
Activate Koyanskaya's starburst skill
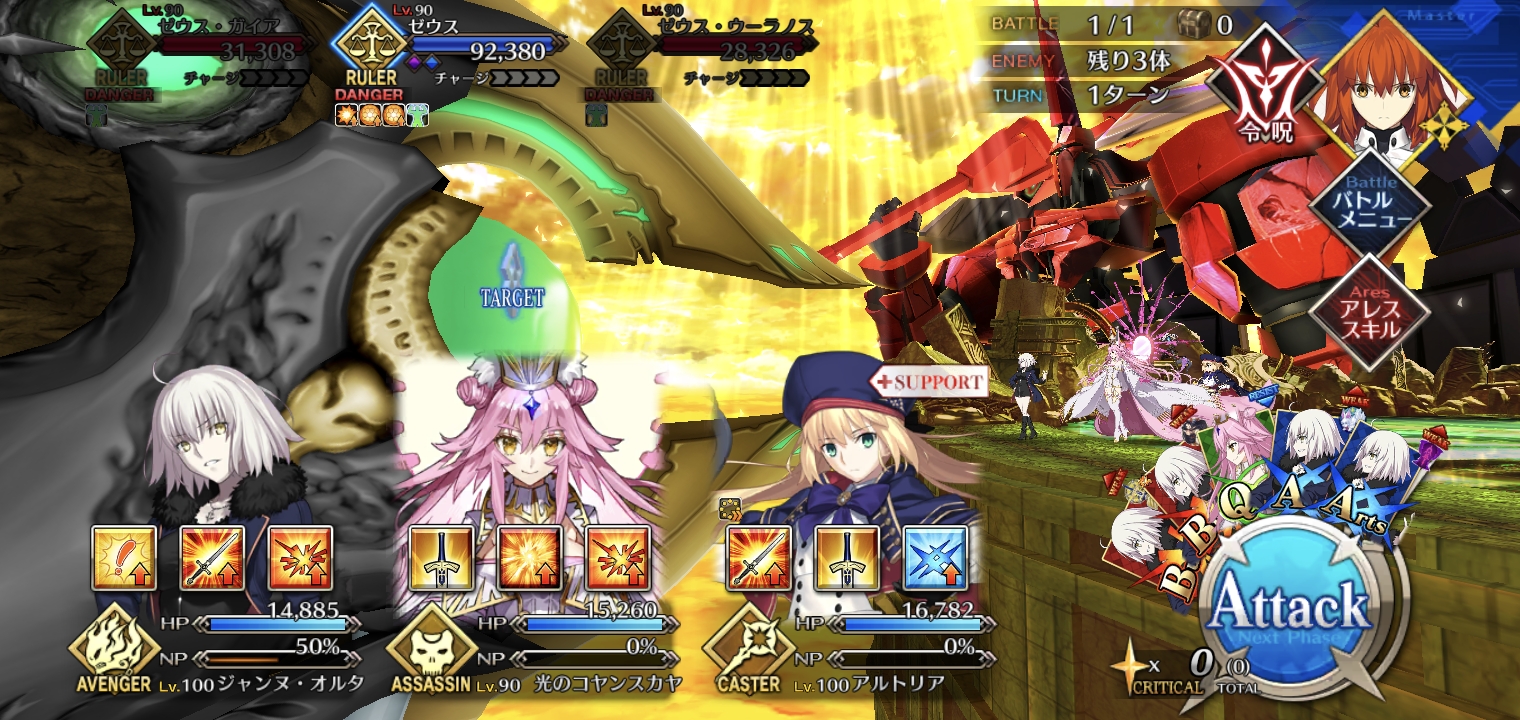(x=529, y=557)
